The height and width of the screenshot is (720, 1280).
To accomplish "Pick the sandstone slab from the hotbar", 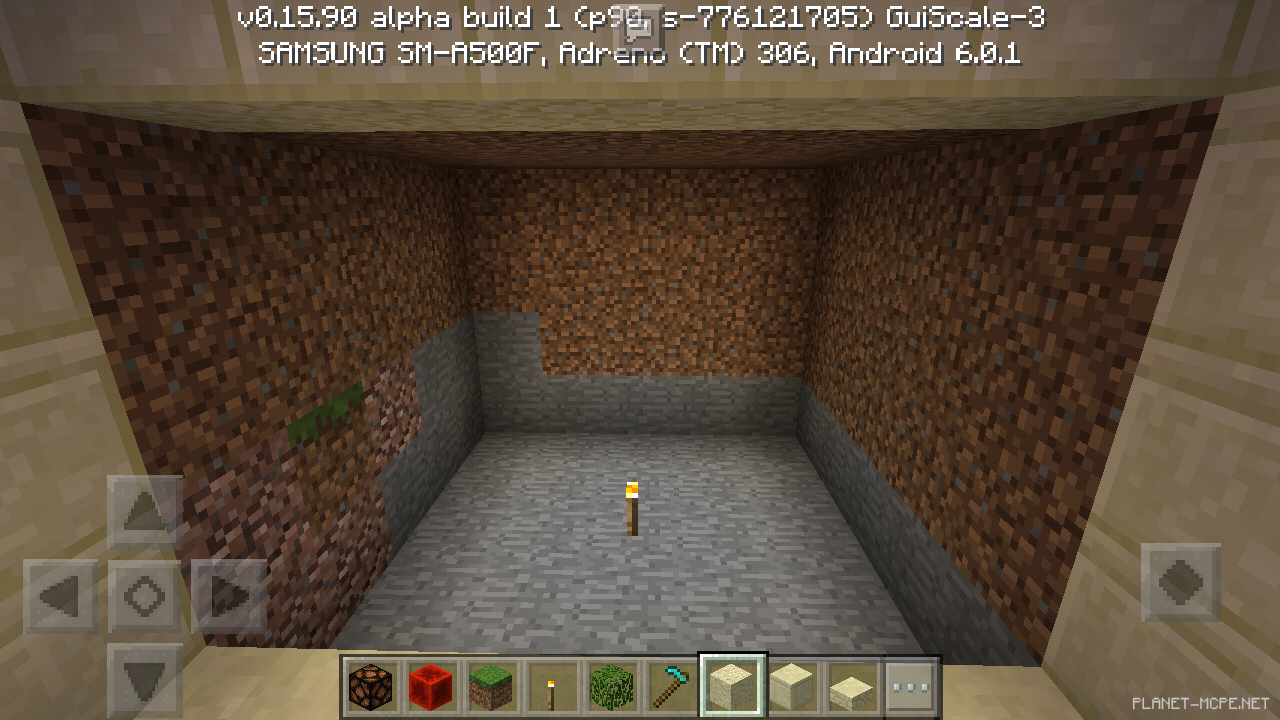I will [x=853, y=685].
